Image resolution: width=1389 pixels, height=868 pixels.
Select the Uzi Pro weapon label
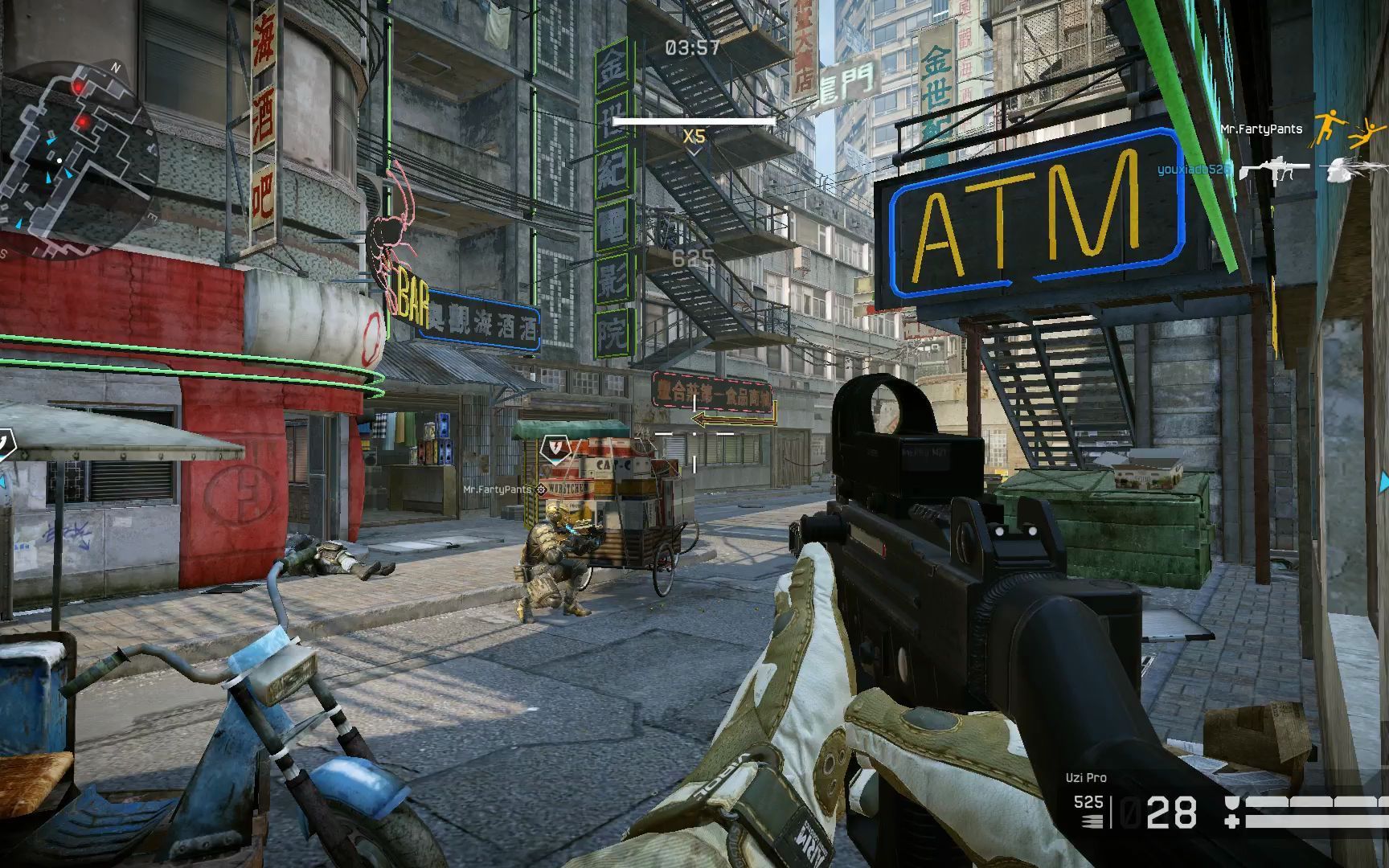pyautogui.click(x=1086, y=777)
